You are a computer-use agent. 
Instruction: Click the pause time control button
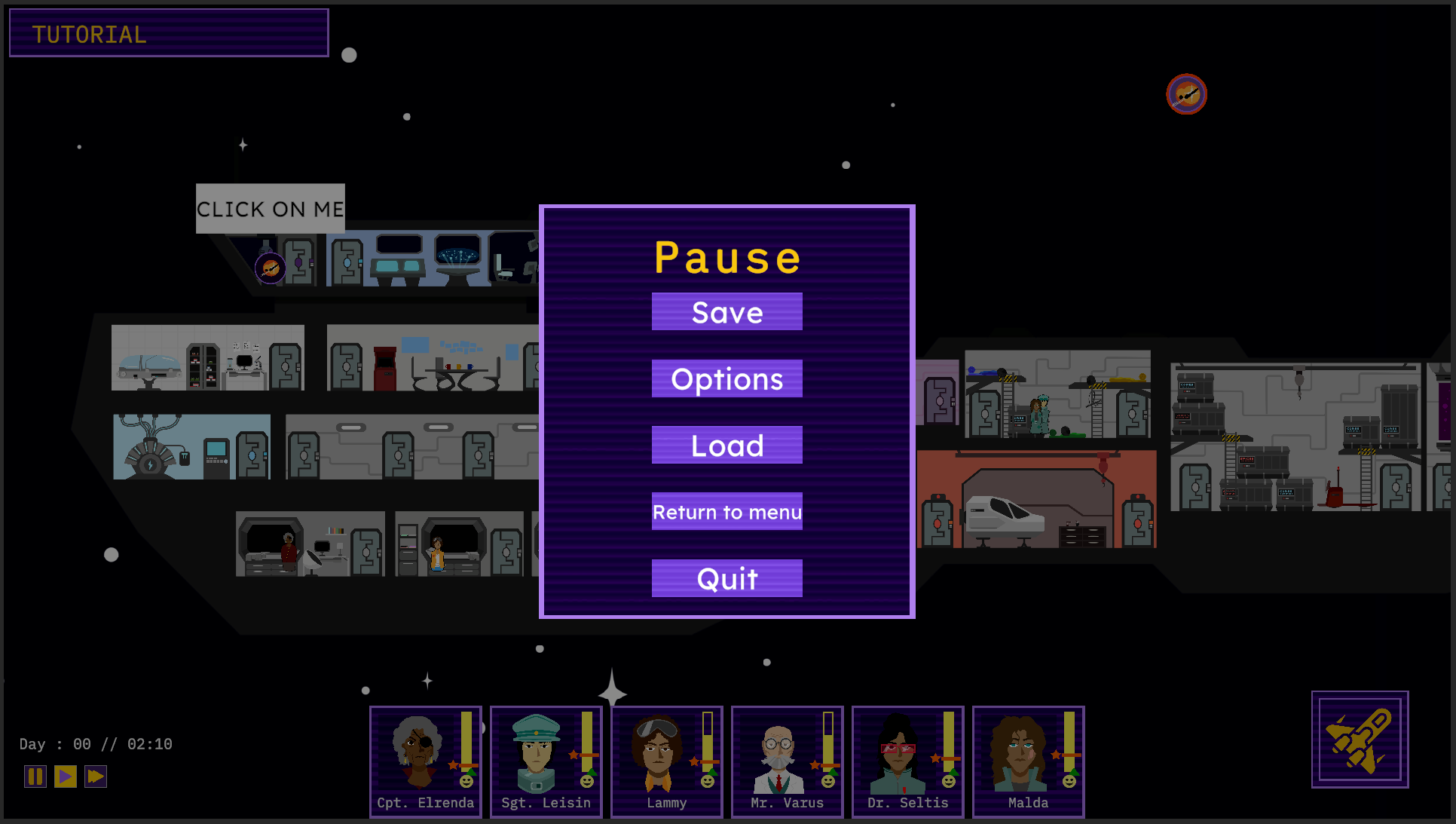pyautogui.click(x=35, y=776)
